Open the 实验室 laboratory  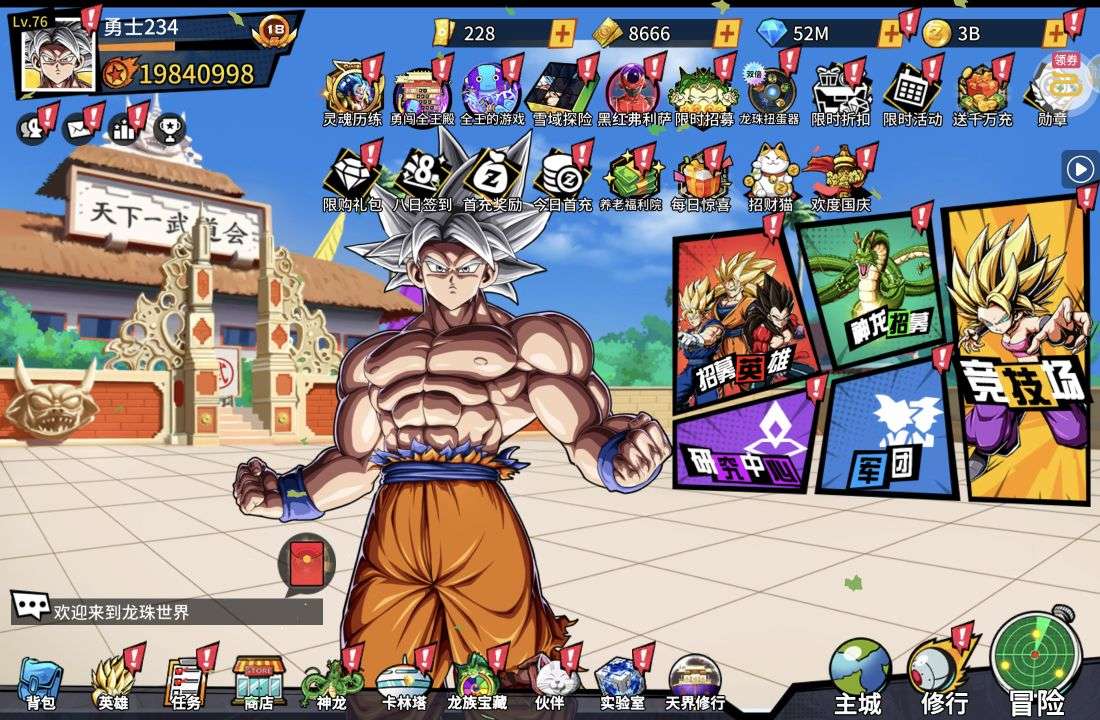pos(621,683)
